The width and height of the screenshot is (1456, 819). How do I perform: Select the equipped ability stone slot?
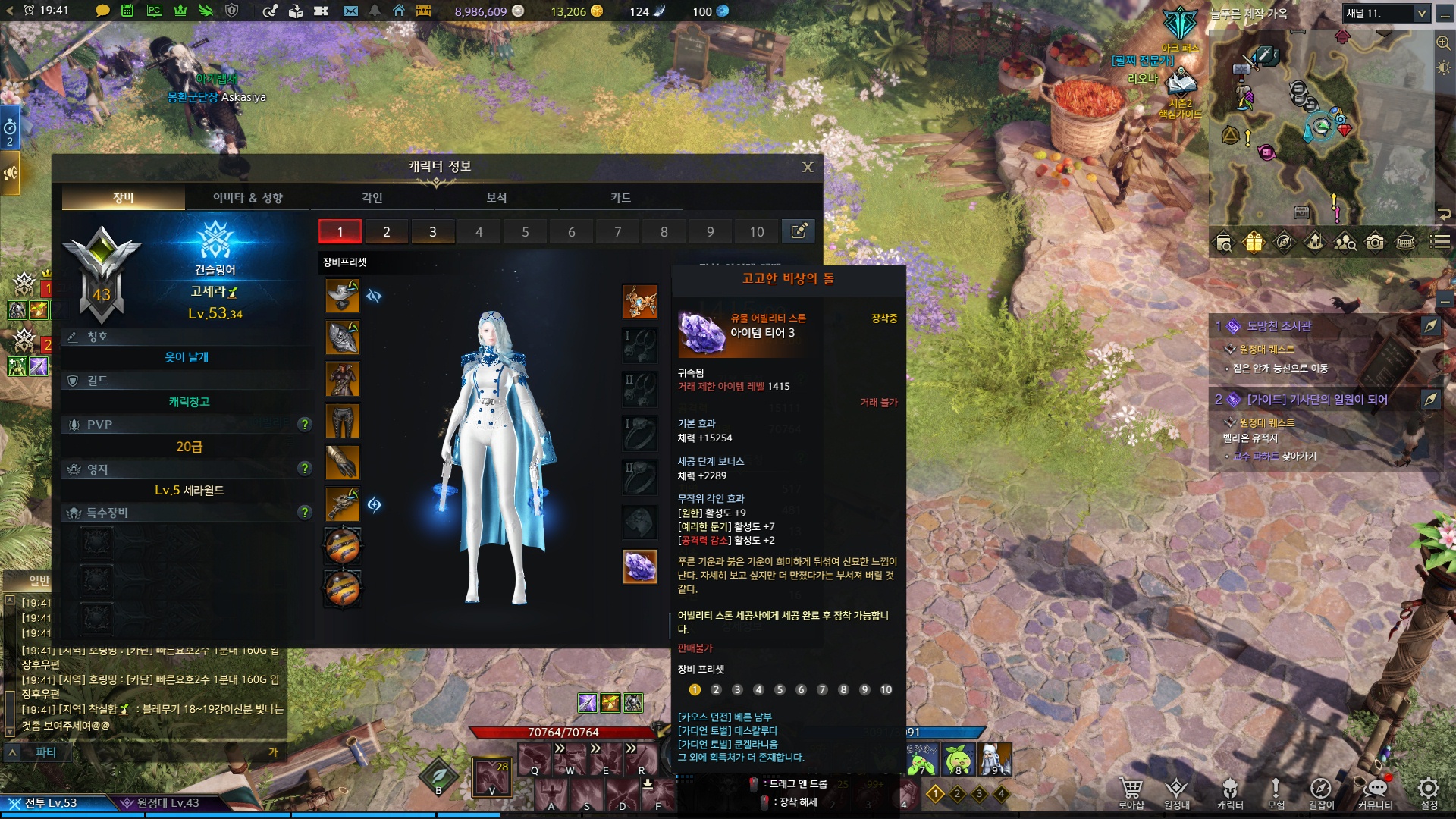click(639, 566)
